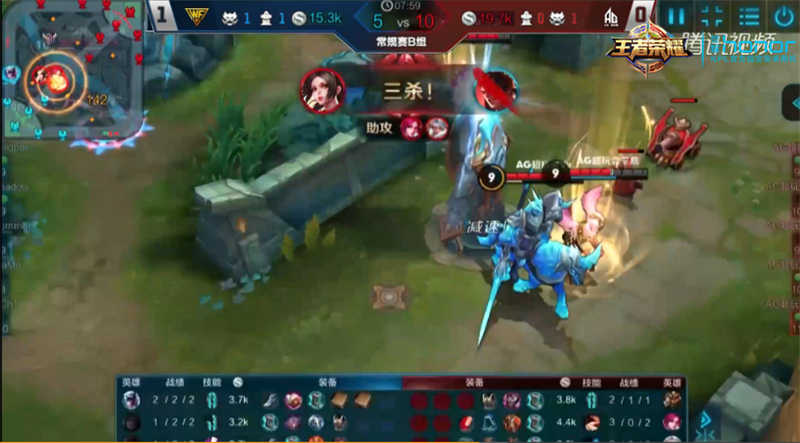The image size is (800, 443).
Task: Click the power exit button
Action: [782, 16]
